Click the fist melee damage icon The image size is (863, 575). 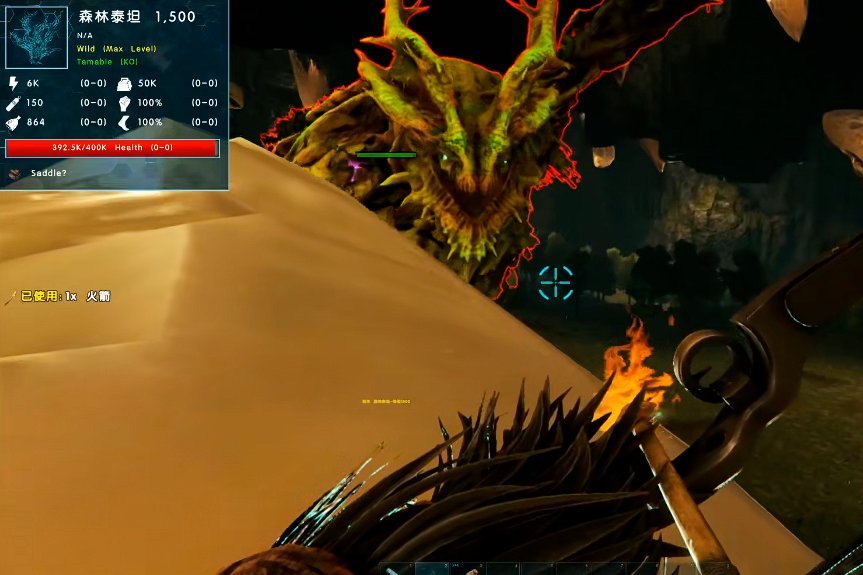coord(124,103)
